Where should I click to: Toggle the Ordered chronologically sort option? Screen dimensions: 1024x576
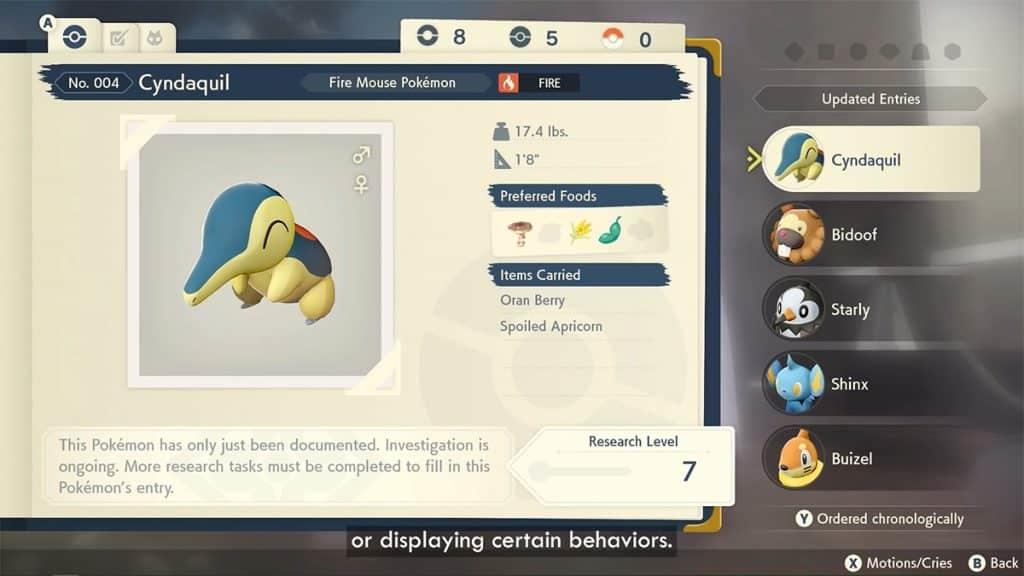click(879, 518)
